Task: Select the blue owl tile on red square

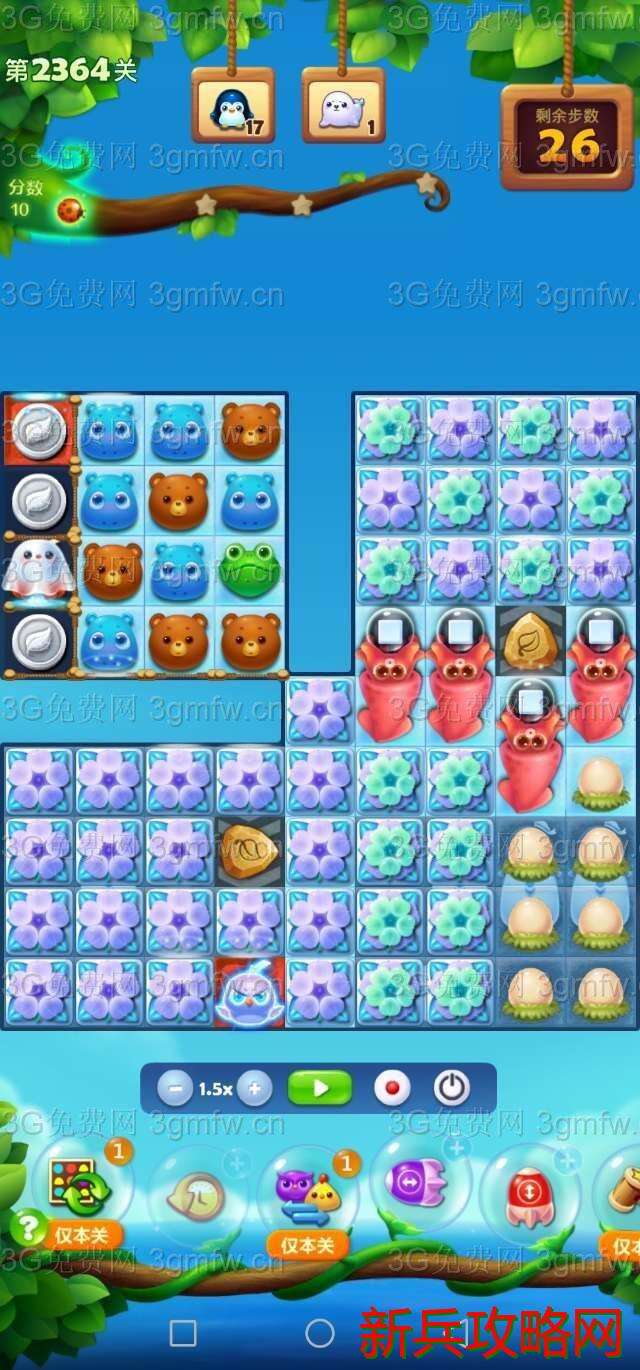Action: point(250,993)
